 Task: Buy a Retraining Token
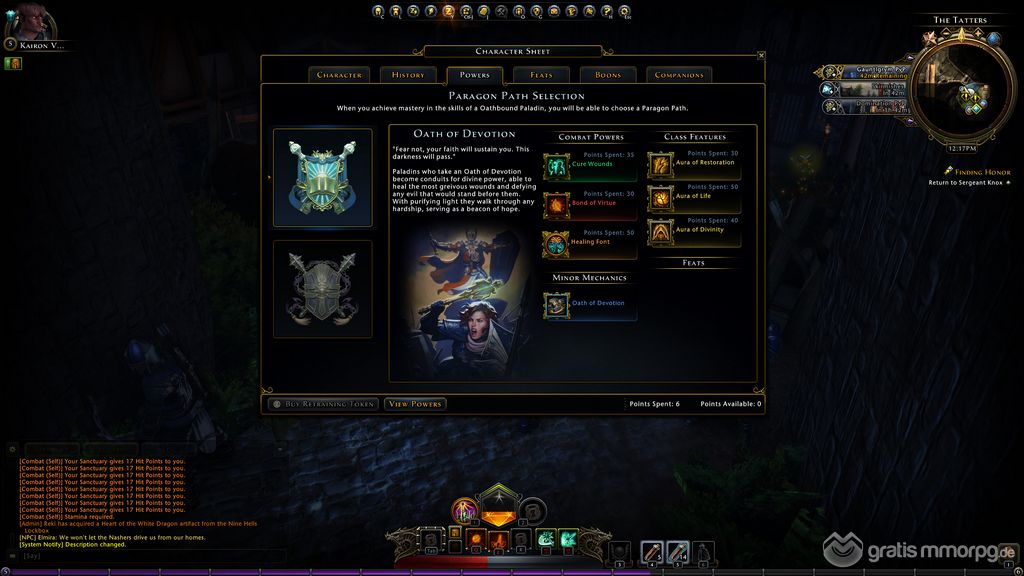[323, 404]
